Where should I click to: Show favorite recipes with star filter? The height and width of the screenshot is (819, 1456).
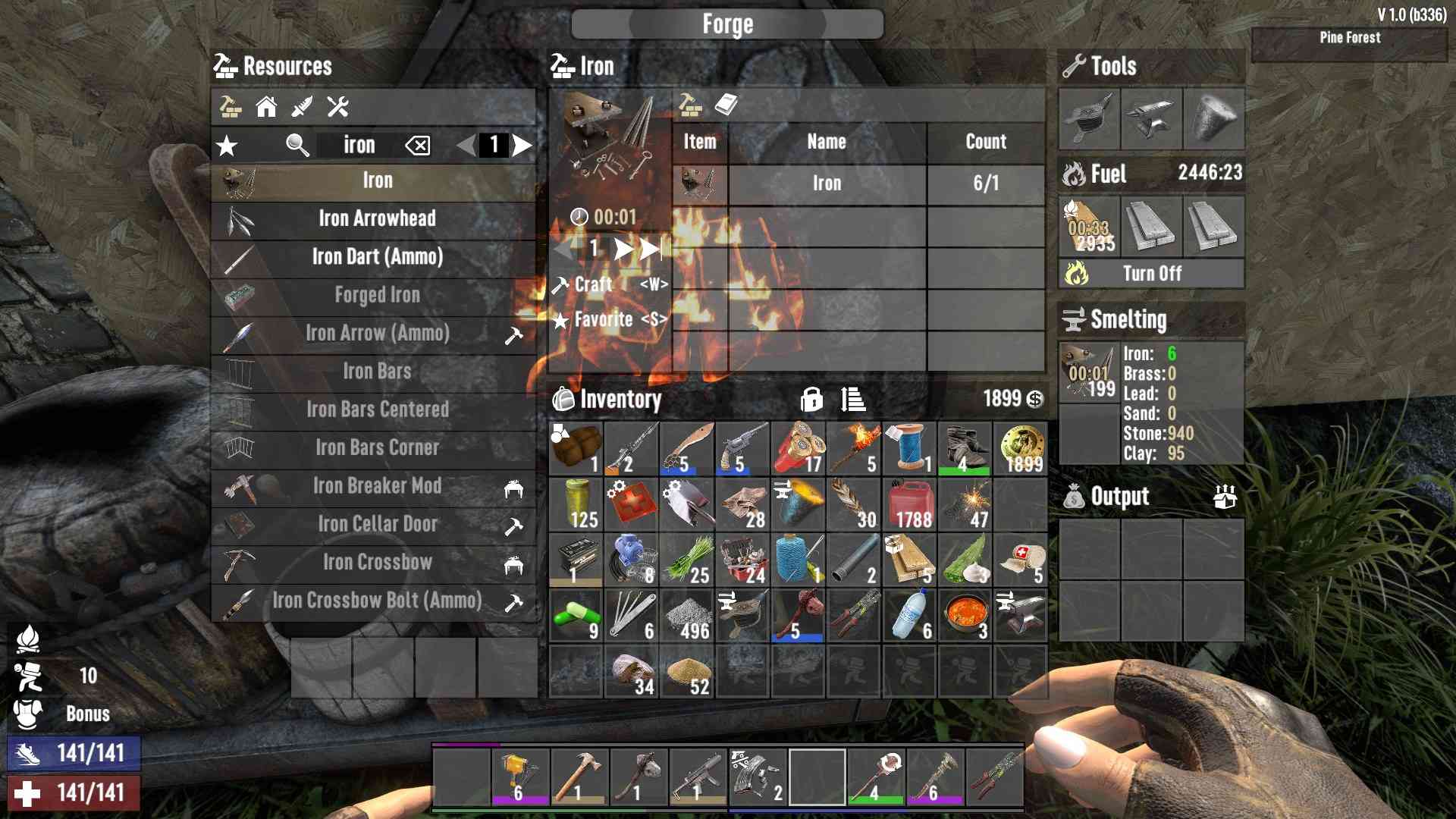pyautogui.click(x=227, y=146)
